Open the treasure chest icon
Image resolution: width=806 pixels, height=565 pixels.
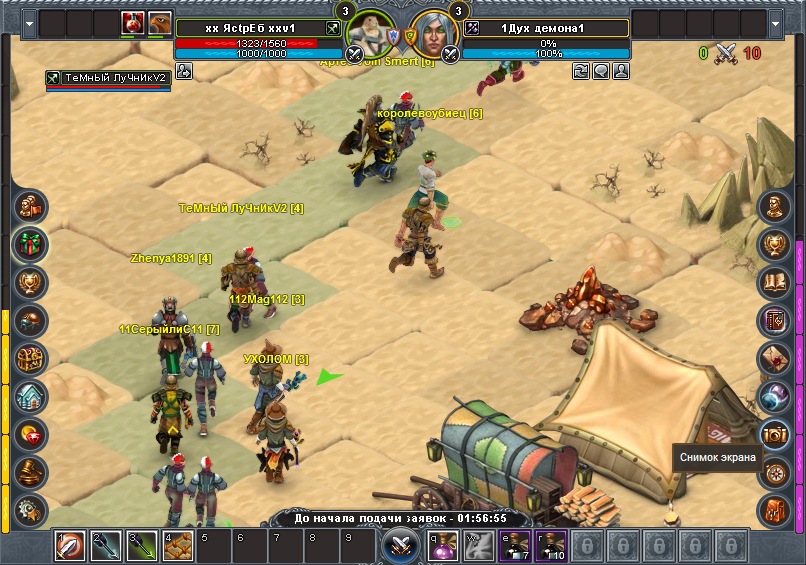31,359
